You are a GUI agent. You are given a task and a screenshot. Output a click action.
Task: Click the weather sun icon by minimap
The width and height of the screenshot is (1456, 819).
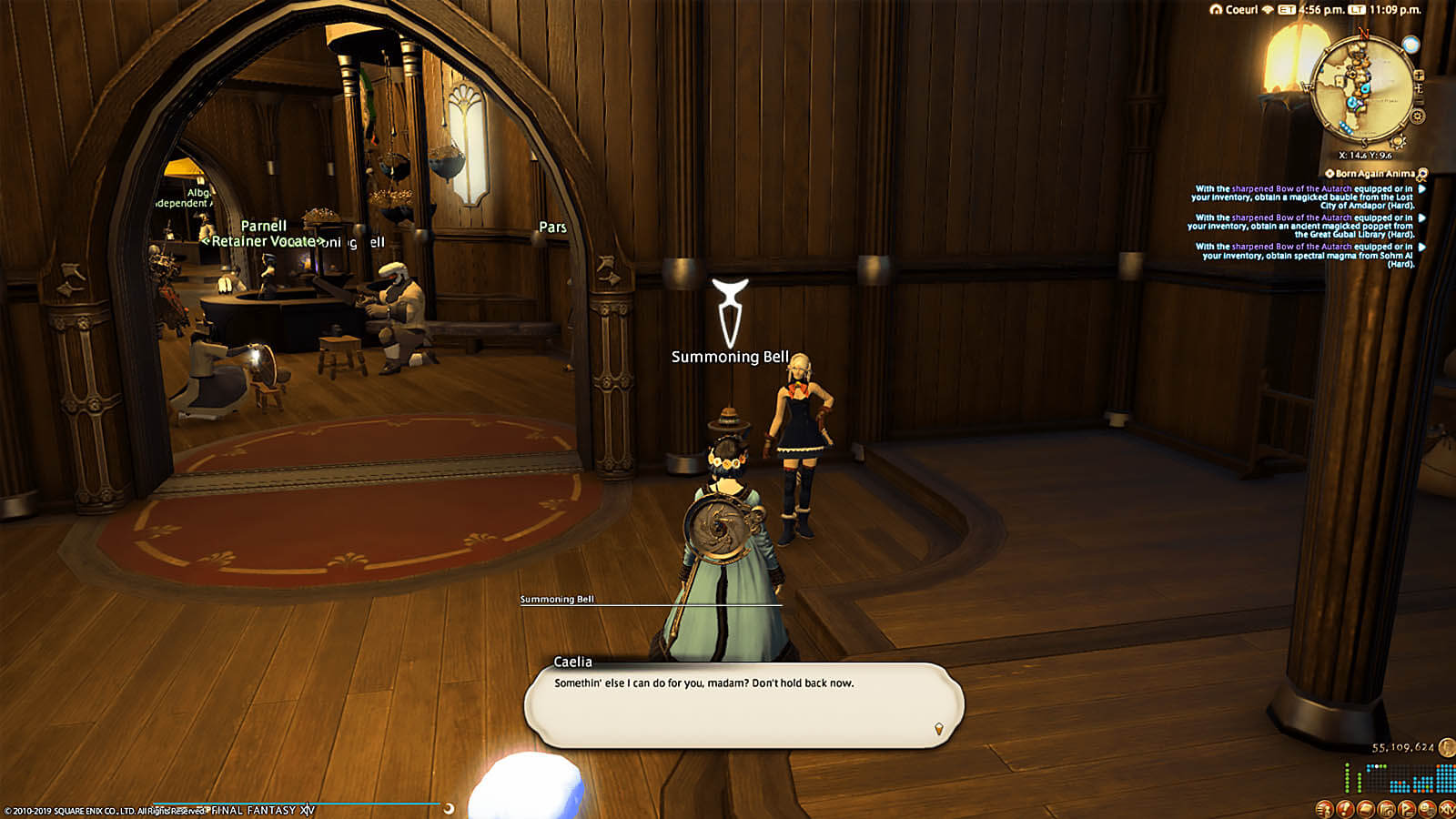point(1399,141)
